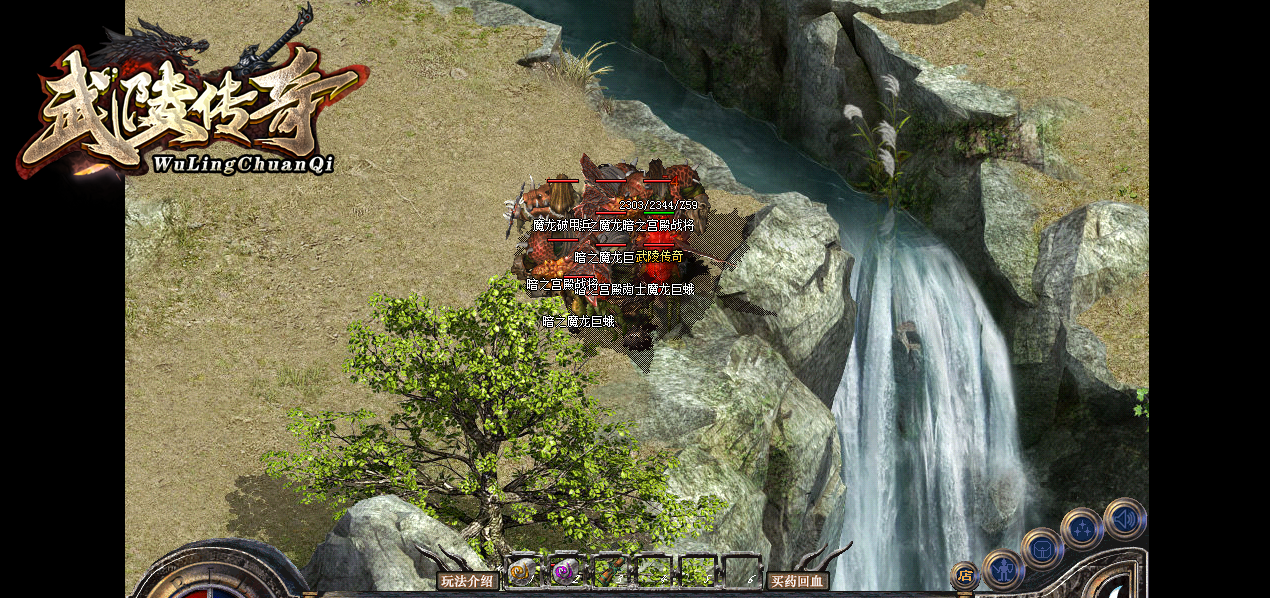The height and width of the screenshot is (598, 1270).
Task: Open the bag inventory icon
Action: point(1042,548)
